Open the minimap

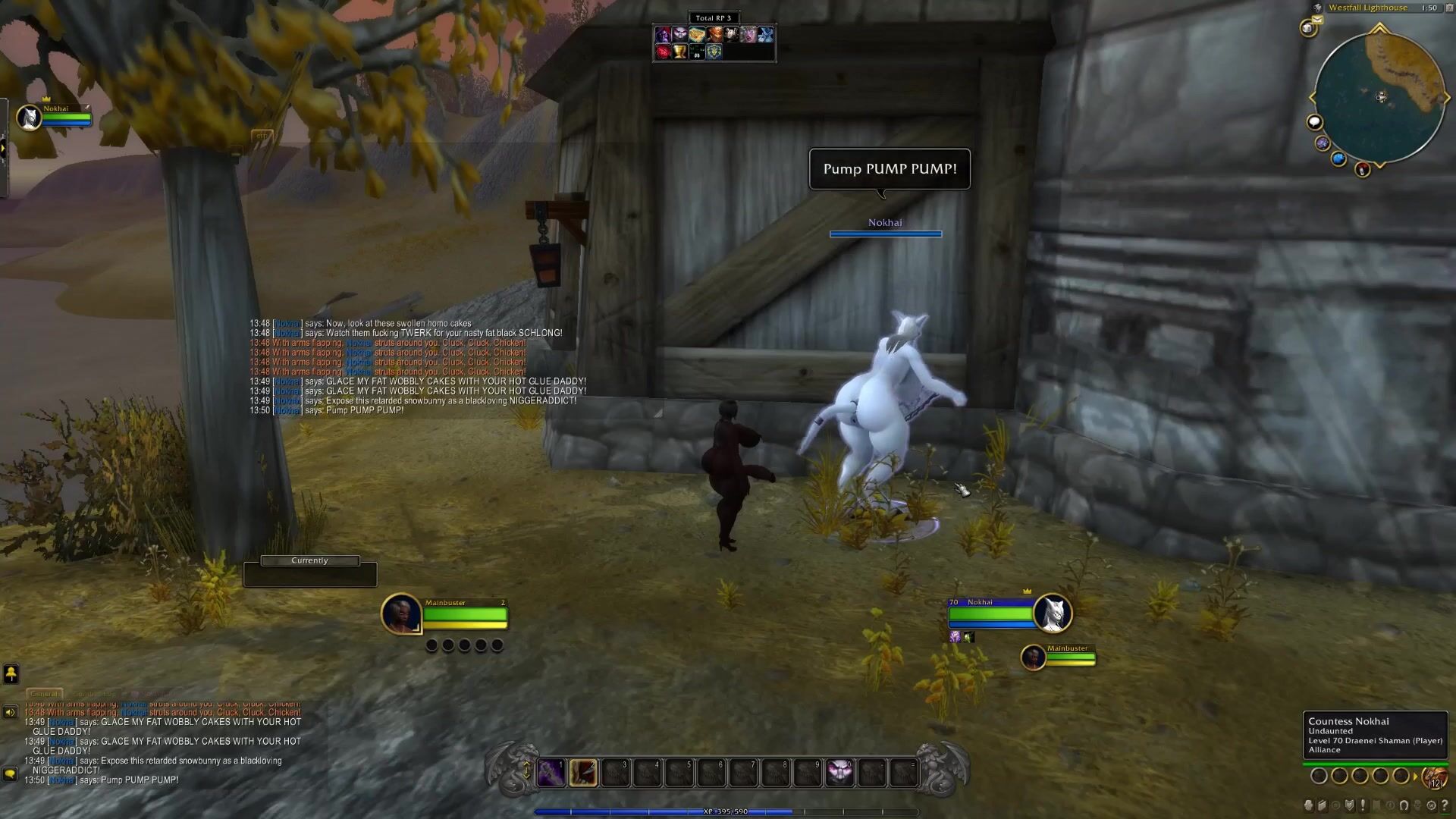coord(1379,97)
